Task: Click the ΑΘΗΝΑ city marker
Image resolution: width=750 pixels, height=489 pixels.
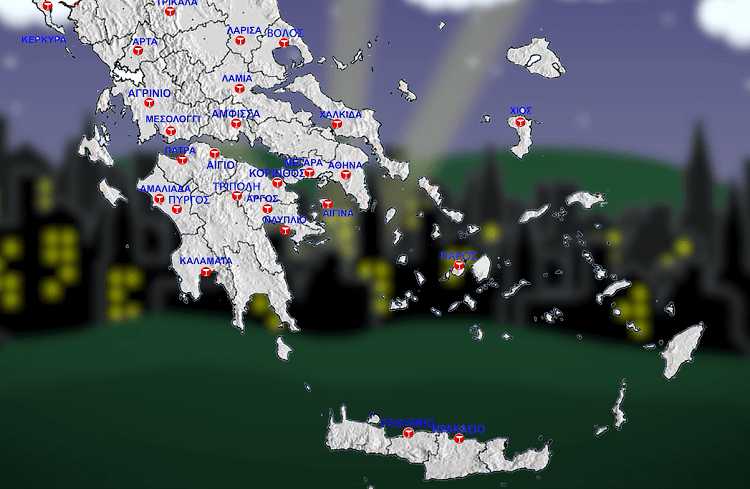Action: 347,175
